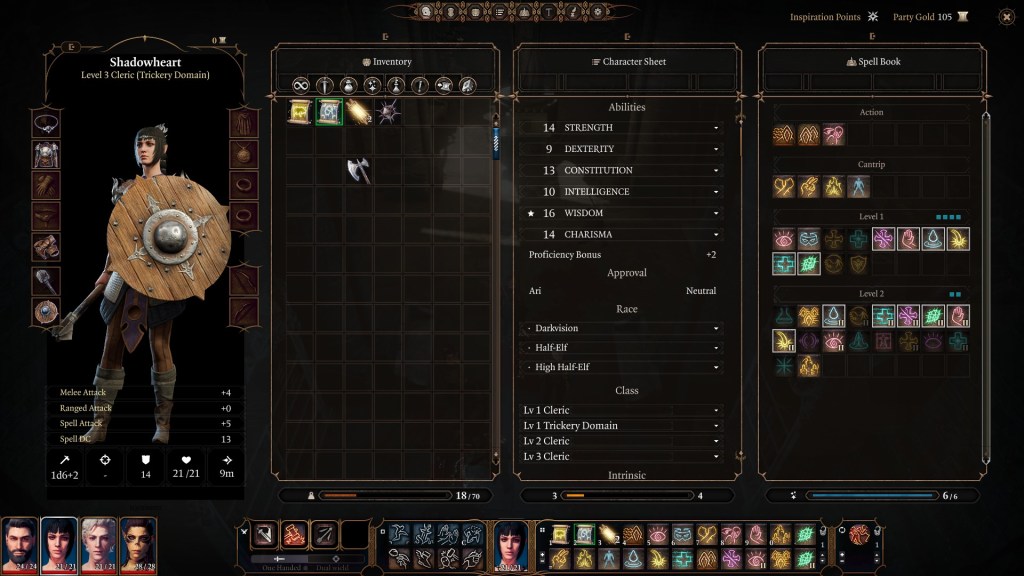
Task: Choose the red slash attack on hotbar
Action: [294, 535]
